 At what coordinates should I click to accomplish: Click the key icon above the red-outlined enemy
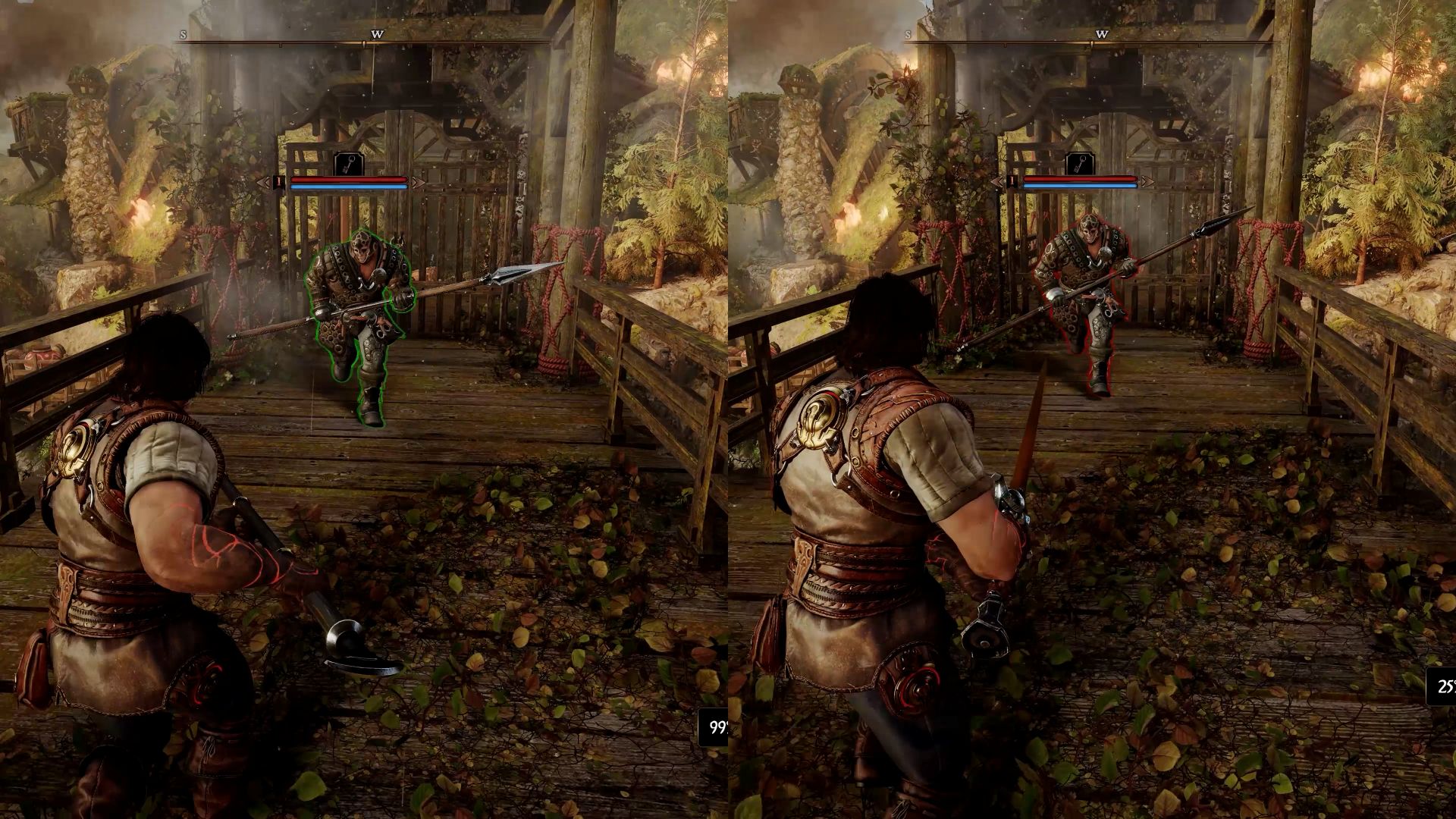pyautogui.click(x=1079, y=164)
